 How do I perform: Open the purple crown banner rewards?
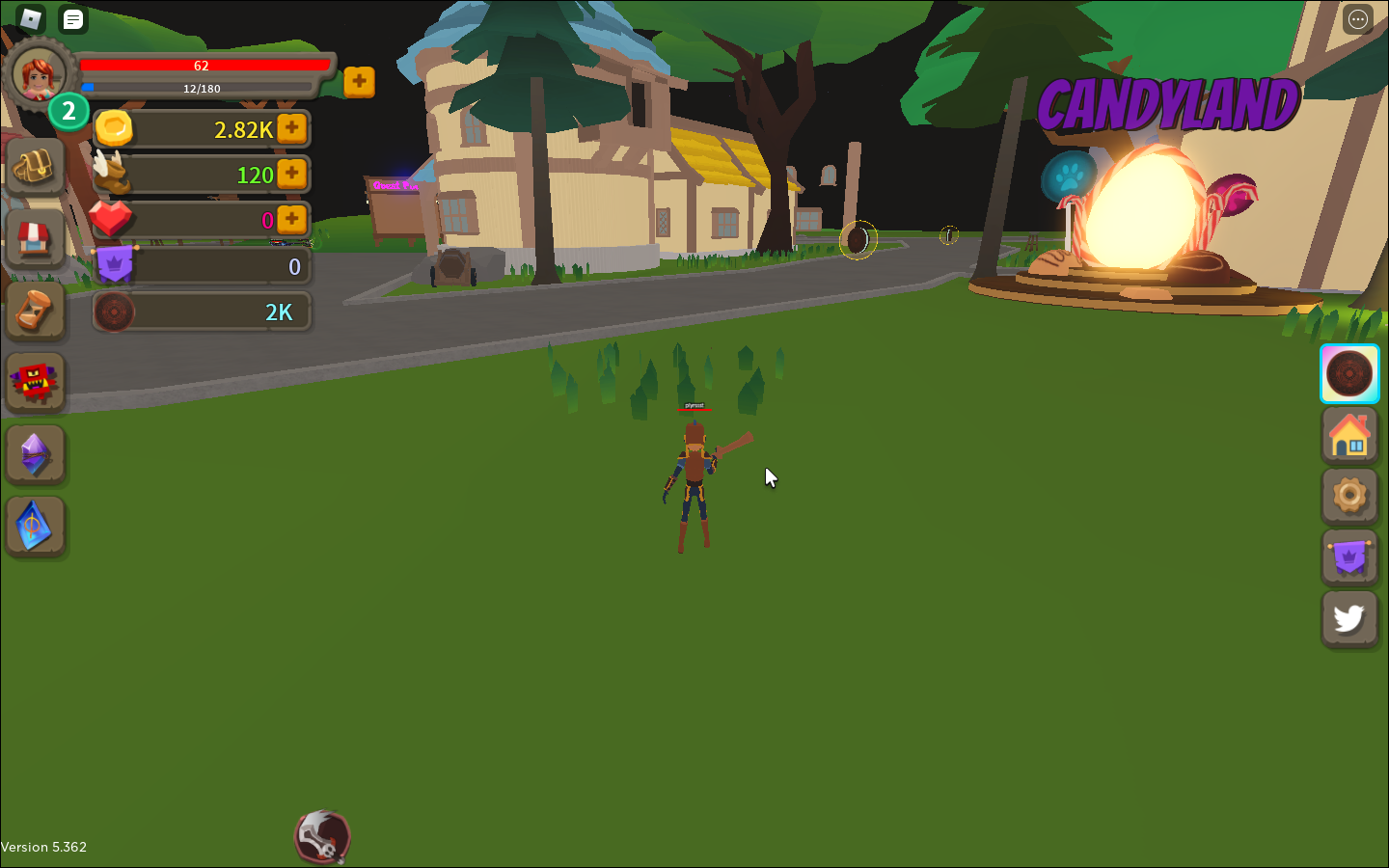click(1349, 556)
